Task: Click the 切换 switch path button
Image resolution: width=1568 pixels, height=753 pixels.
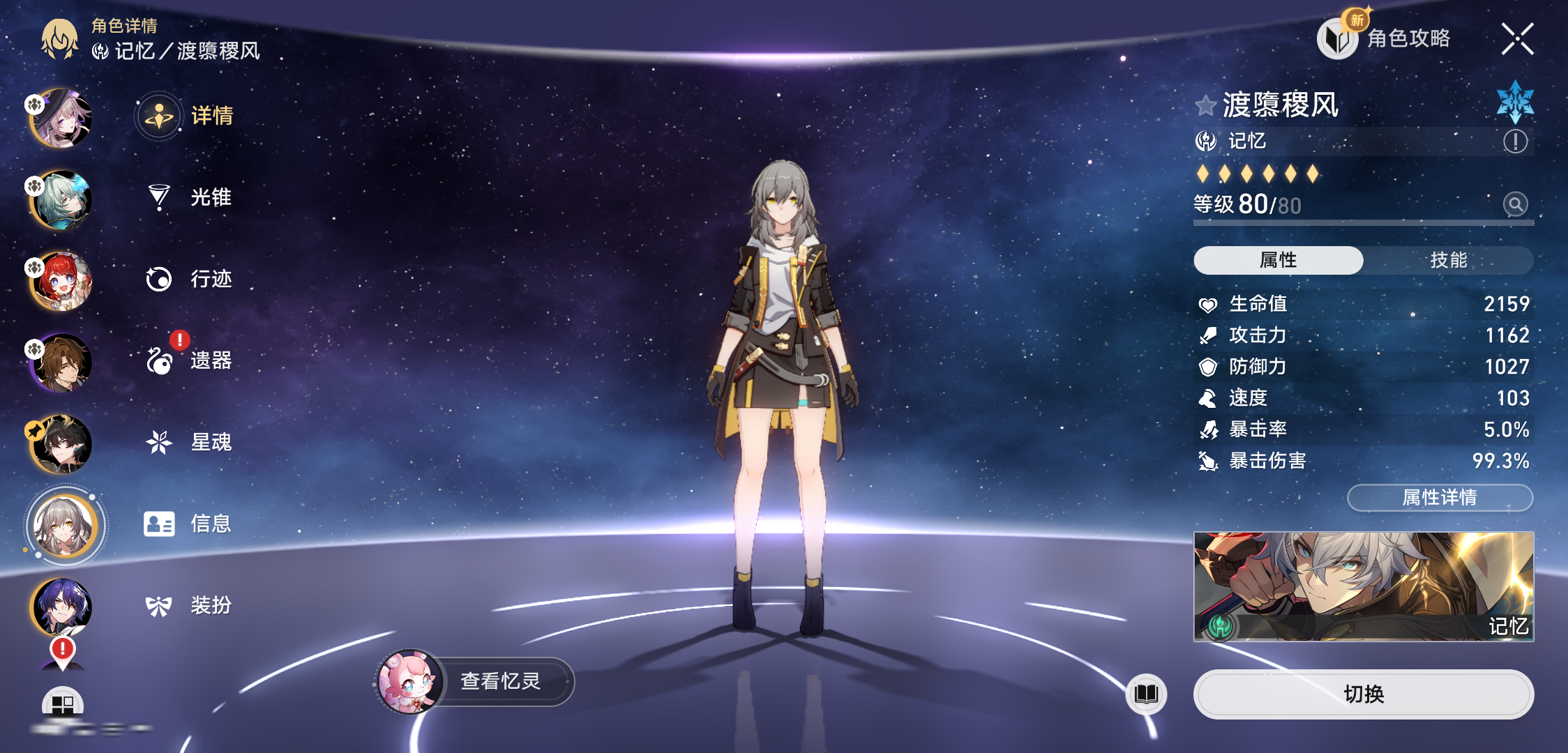Action: tap(1363, 694)
